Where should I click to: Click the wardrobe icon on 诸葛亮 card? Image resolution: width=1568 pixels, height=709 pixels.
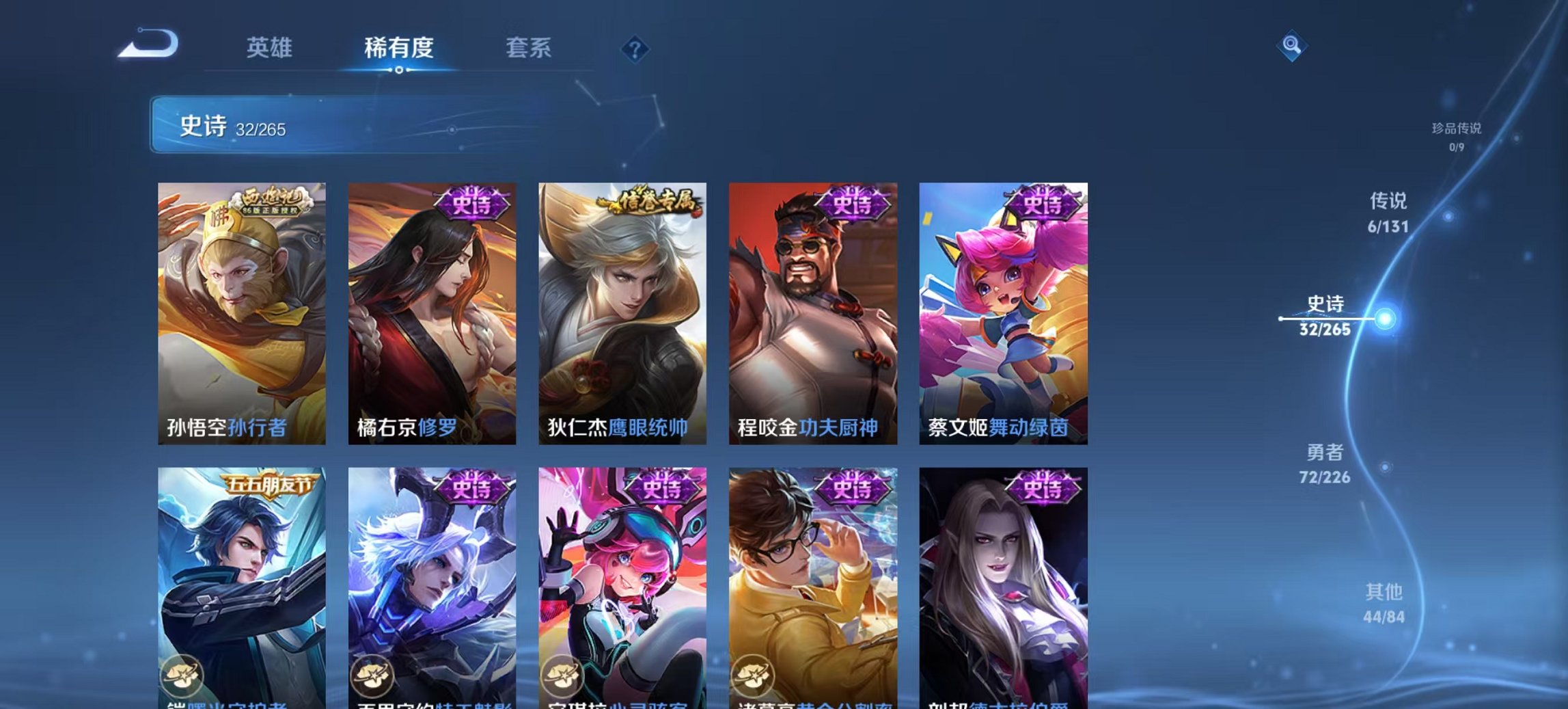click(752, 677)
